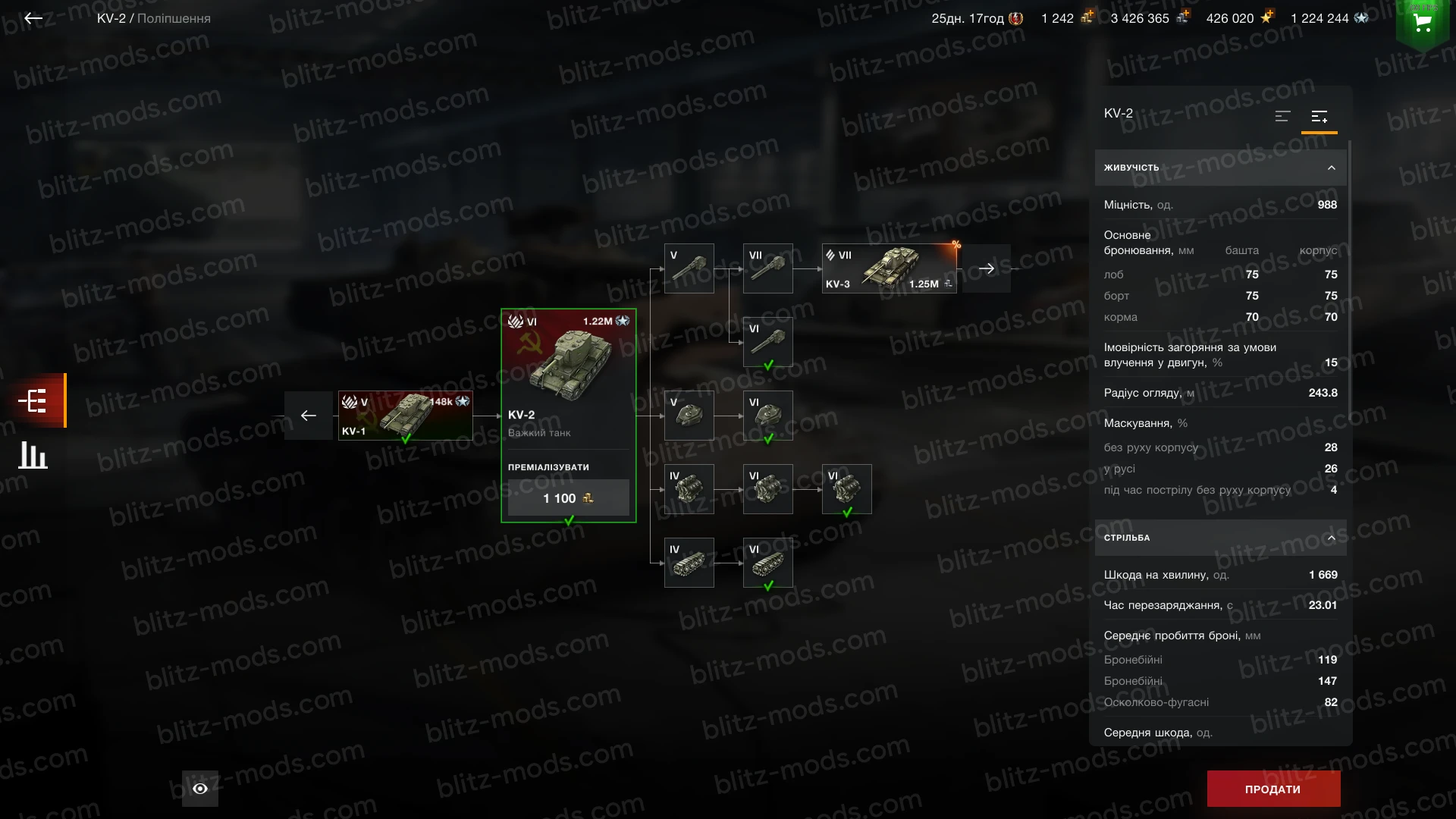Select the tier IV tracks module
The image size is (1456, 819).
(x=689, y=563)
